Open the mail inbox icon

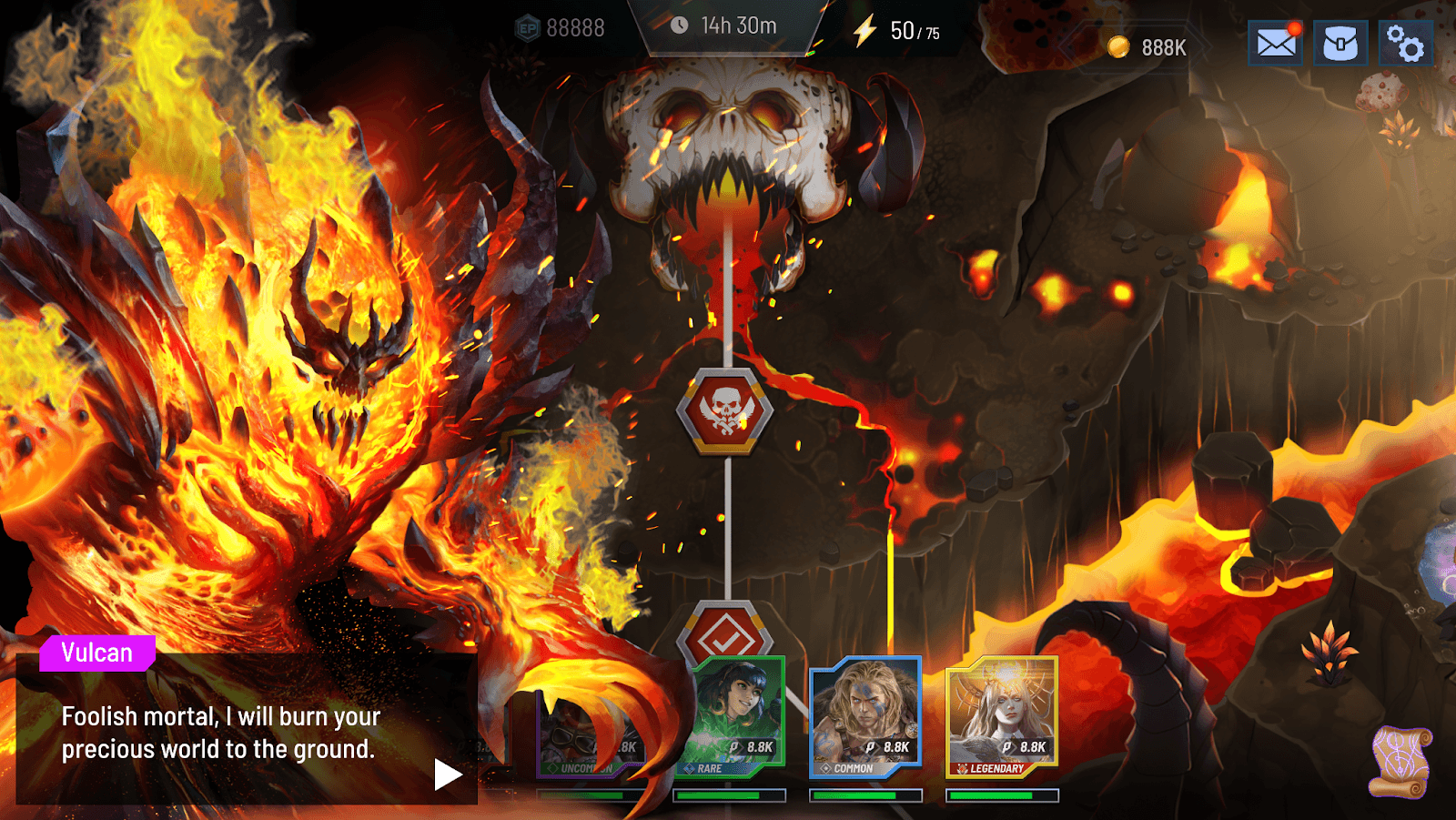coord(1274,43)
